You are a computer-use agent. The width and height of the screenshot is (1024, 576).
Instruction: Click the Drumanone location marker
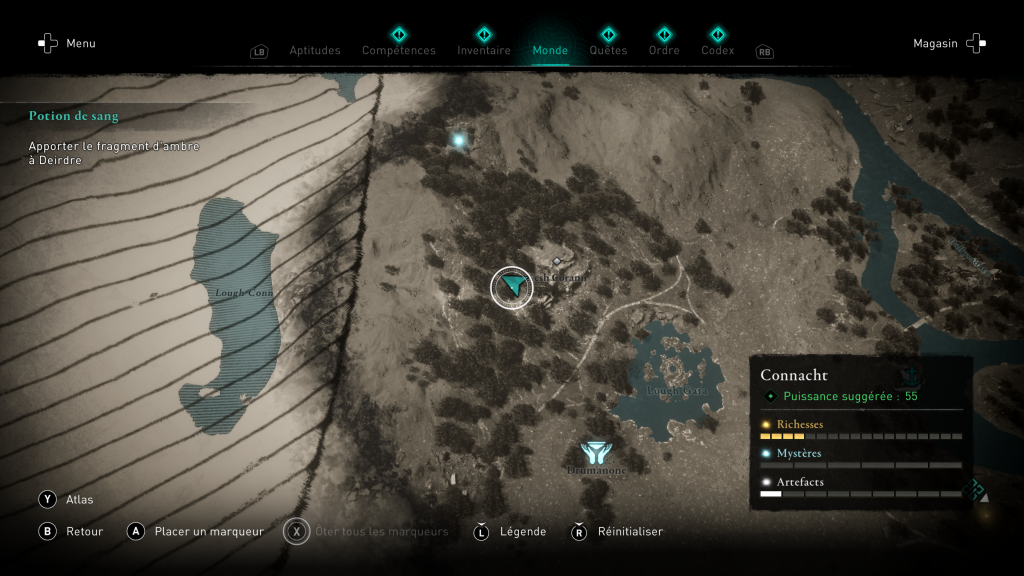coord(595,453)
